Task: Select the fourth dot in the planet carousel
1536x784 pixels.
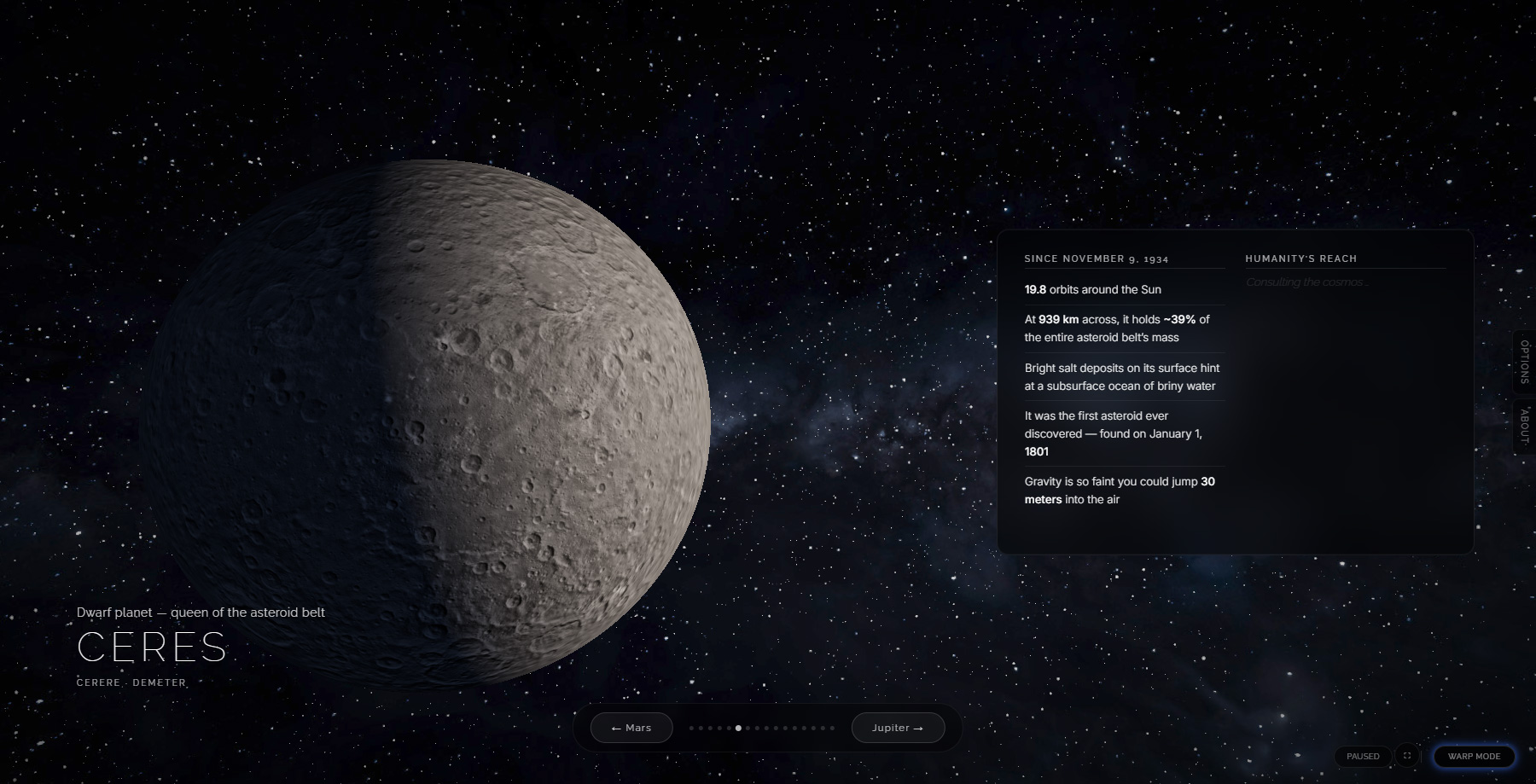Action: tap(719, 729)
